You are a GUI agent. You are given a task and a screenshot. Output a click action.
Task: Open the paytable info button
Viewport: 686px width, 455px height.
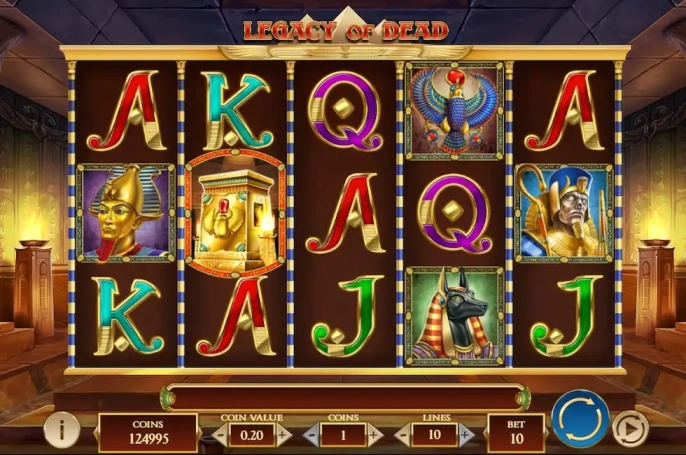coord(61,431)
